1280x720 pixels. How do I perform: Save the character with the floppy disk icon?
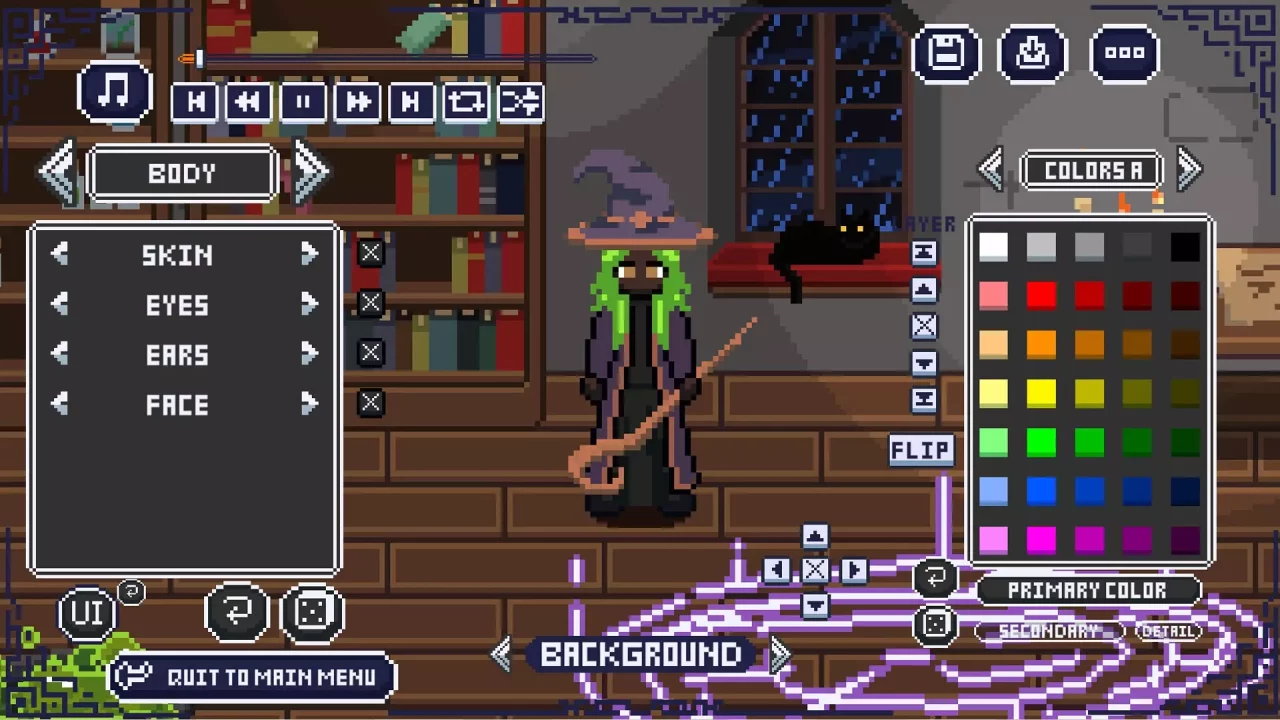946,53
